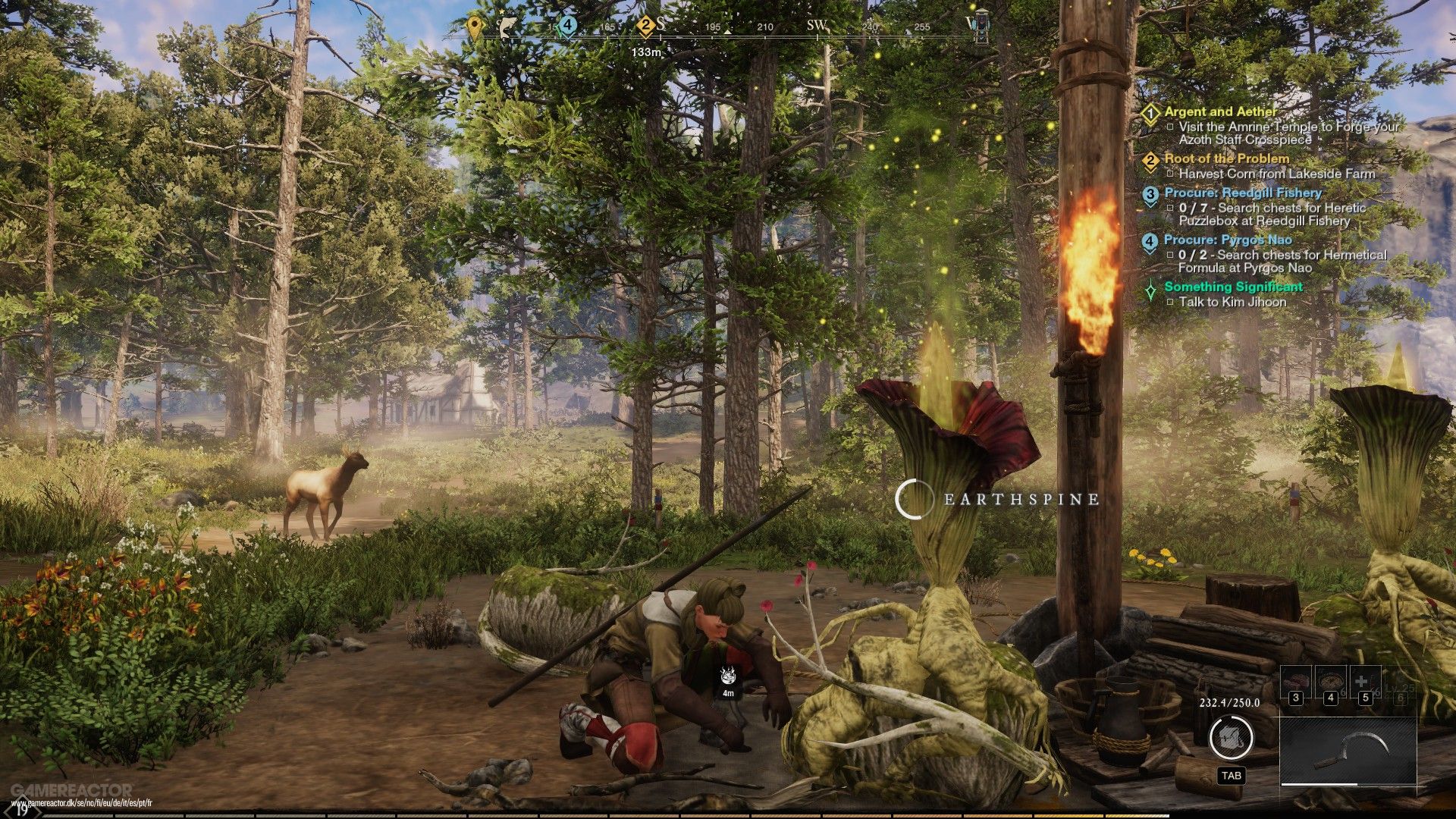Click the yellow location pin on compass
1456x819 pixels.
475,27
